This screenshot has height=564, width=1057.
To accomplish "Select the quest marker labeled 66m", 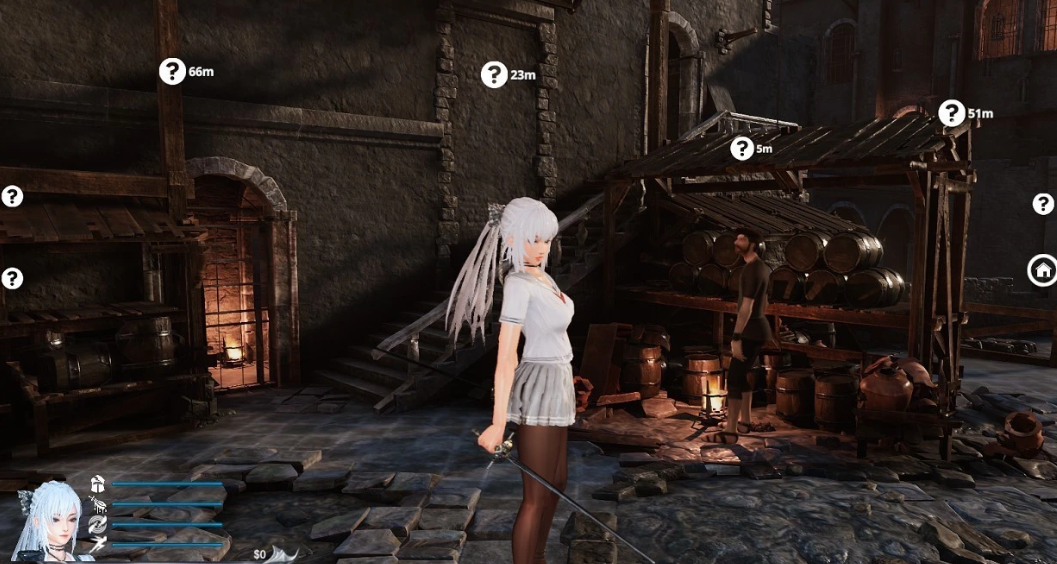I will click(x=173, y=71).
